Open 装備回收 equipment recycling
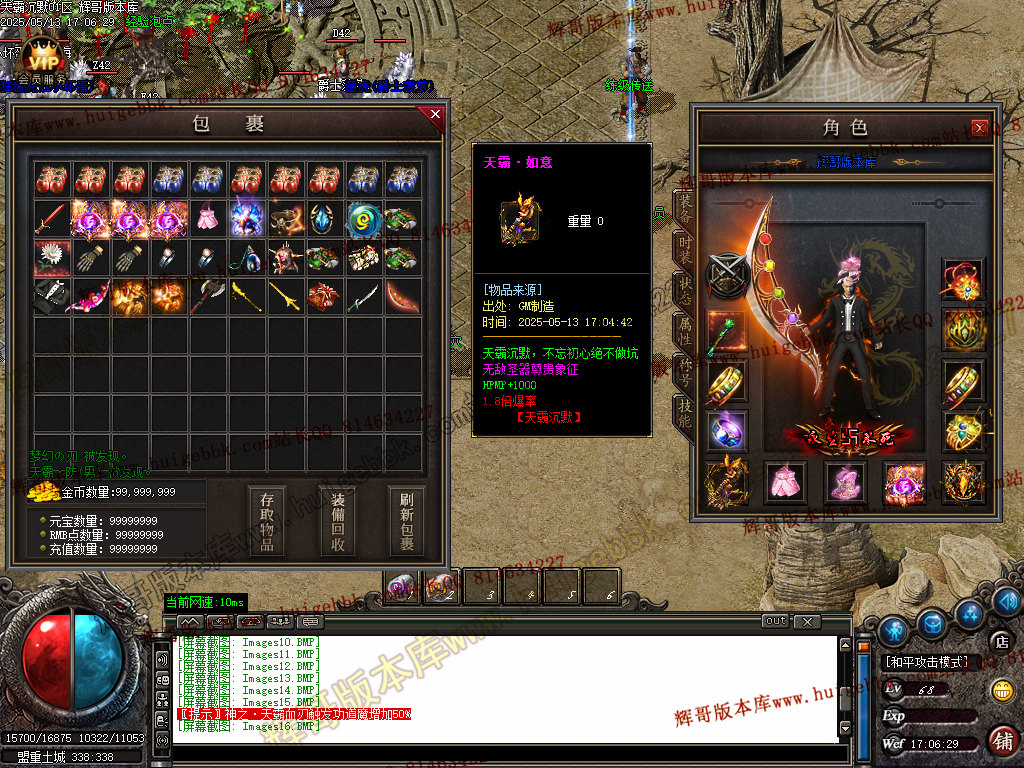Screen dimensions: 1024x768 pos(338,520)
